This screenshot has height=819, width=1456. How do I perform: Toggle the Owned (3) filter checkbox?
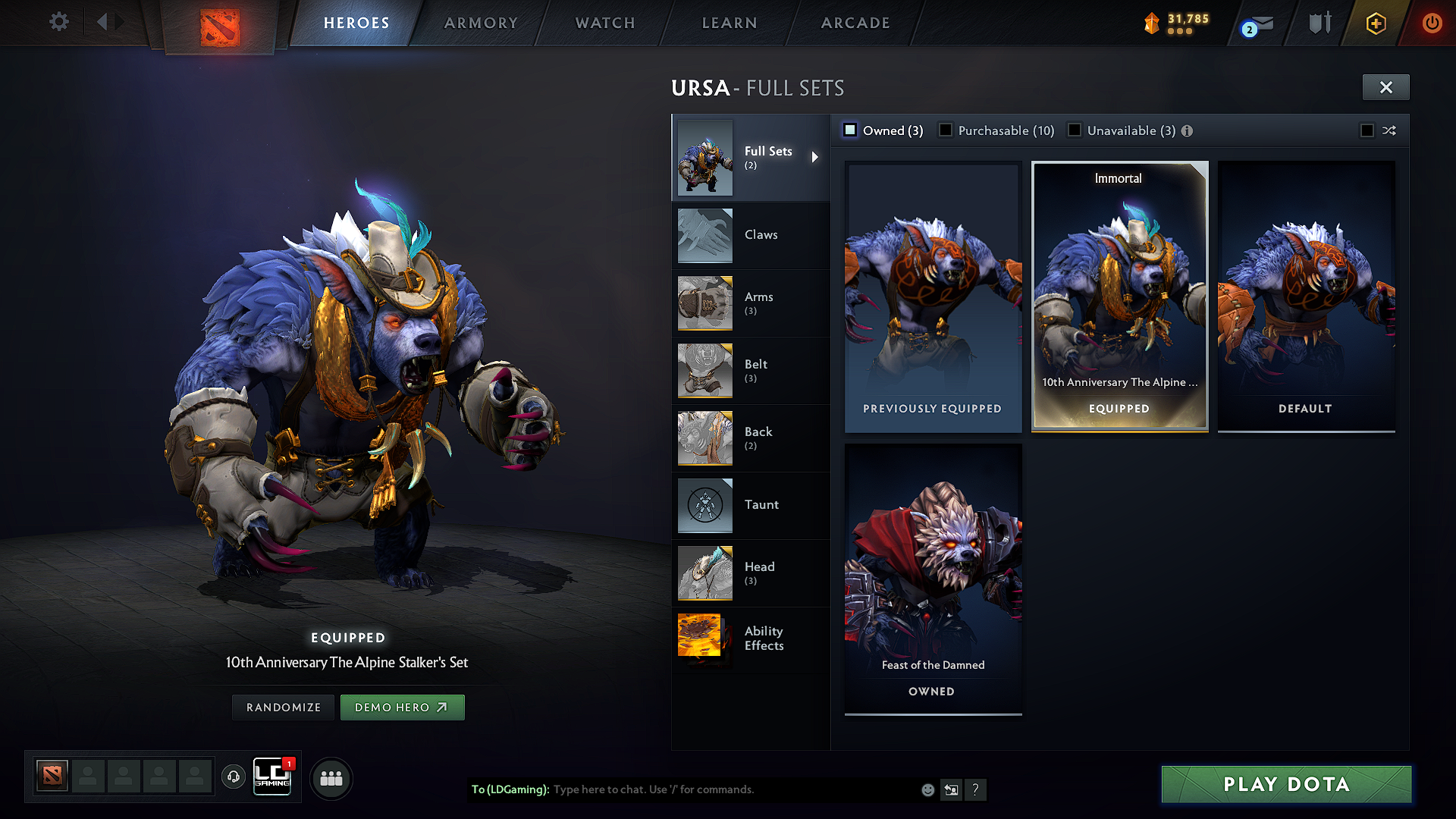(x=849, y=130)
